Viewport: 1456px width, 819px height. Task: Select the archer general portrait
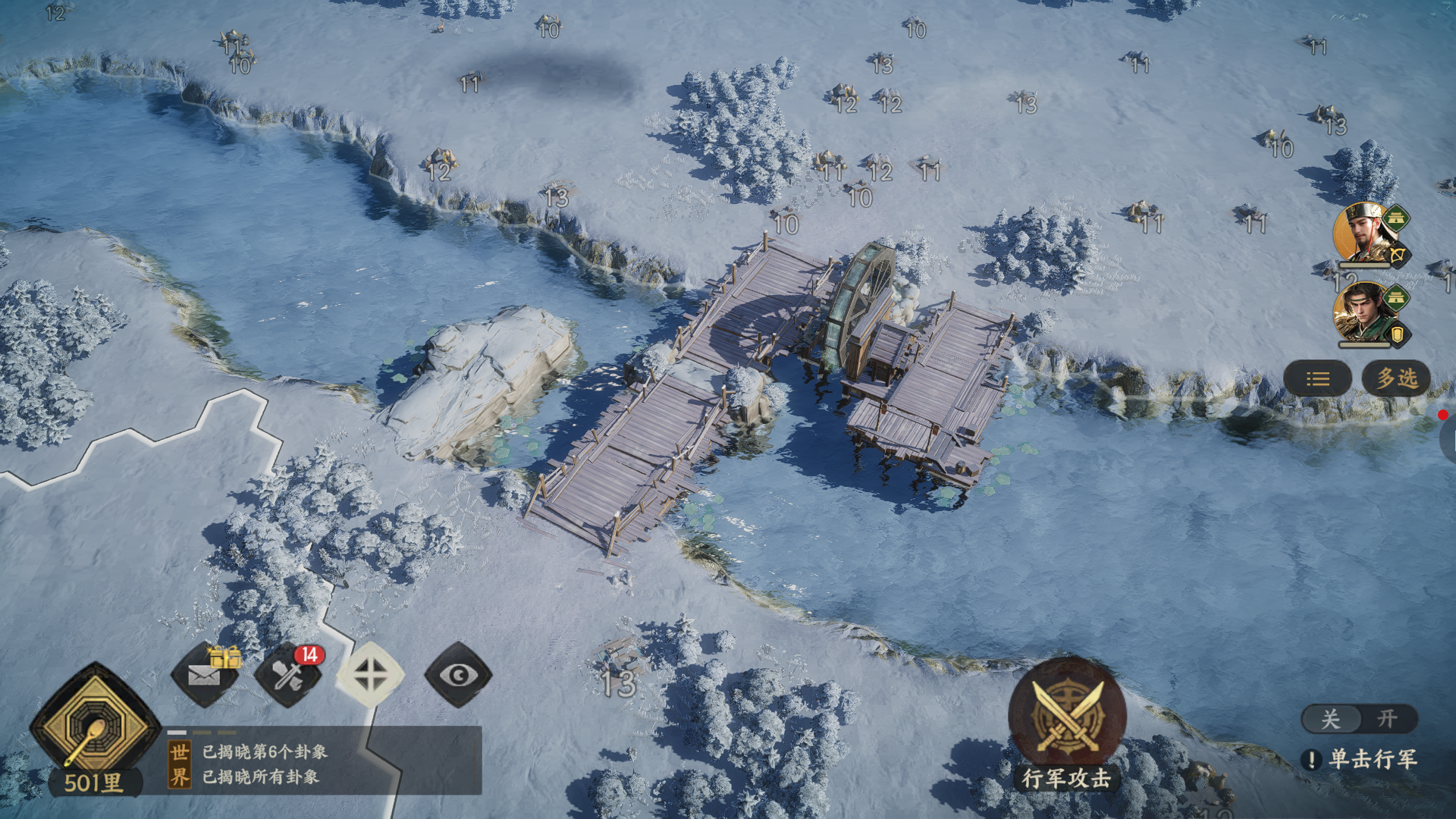[x=1367, y=234]
